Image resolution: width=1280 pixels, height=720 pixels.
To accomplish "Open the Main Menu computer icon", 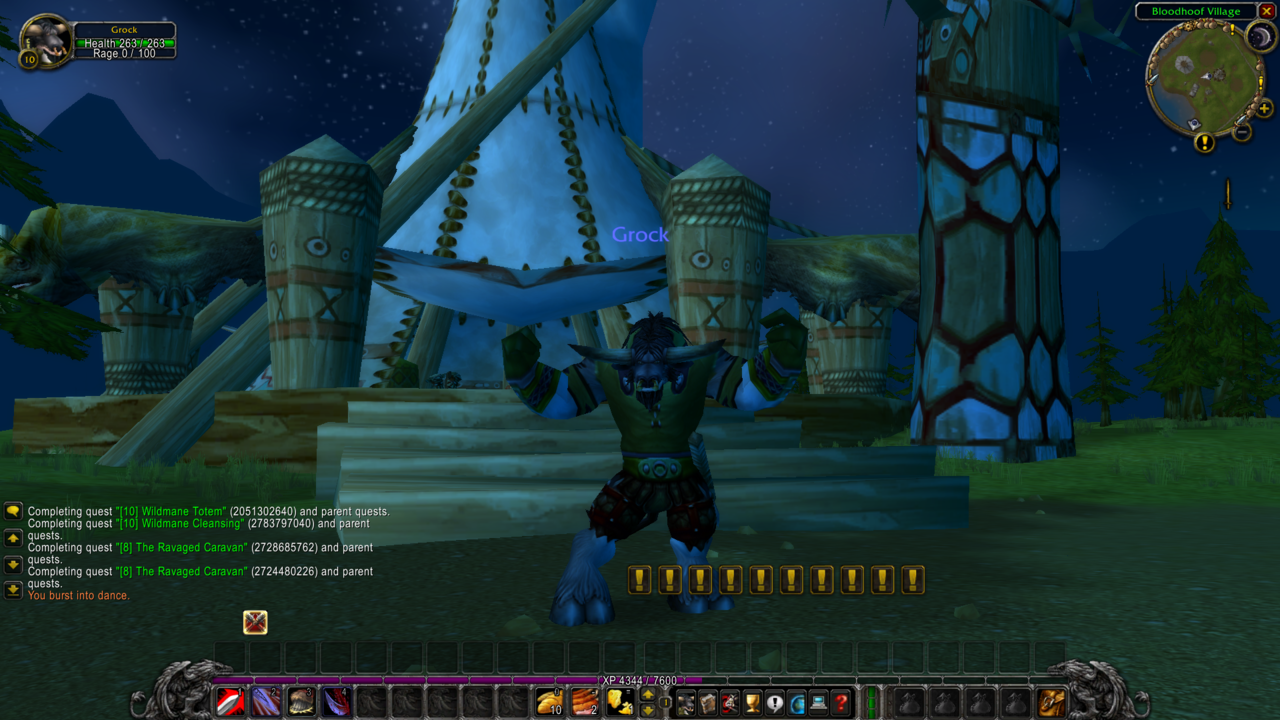I will point(820,700).
